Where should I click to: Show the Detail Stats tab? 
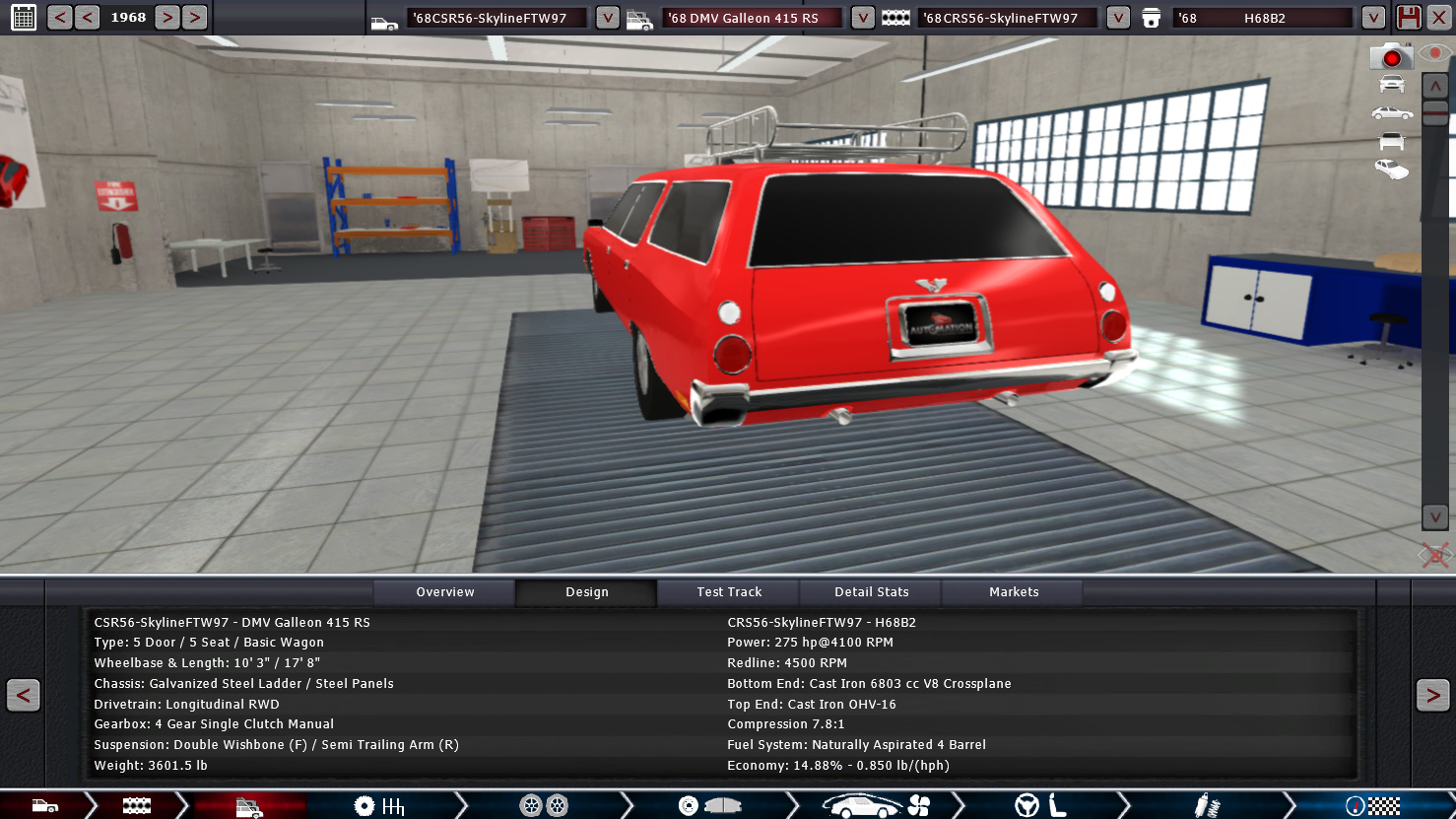(872, 592)
